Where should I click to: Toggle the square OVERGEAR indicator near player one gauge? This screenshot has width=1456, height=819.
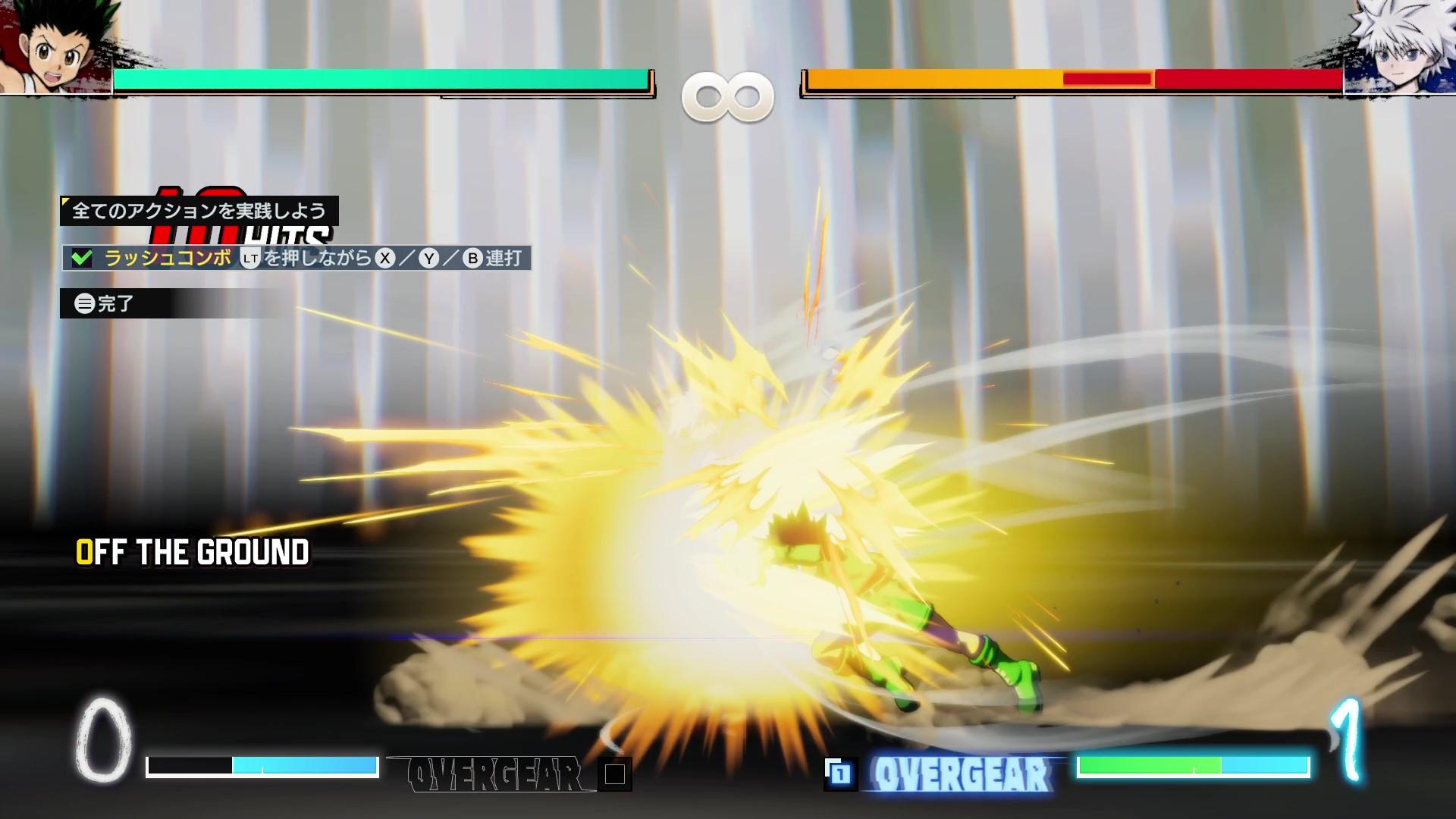(x=617, y=773)
